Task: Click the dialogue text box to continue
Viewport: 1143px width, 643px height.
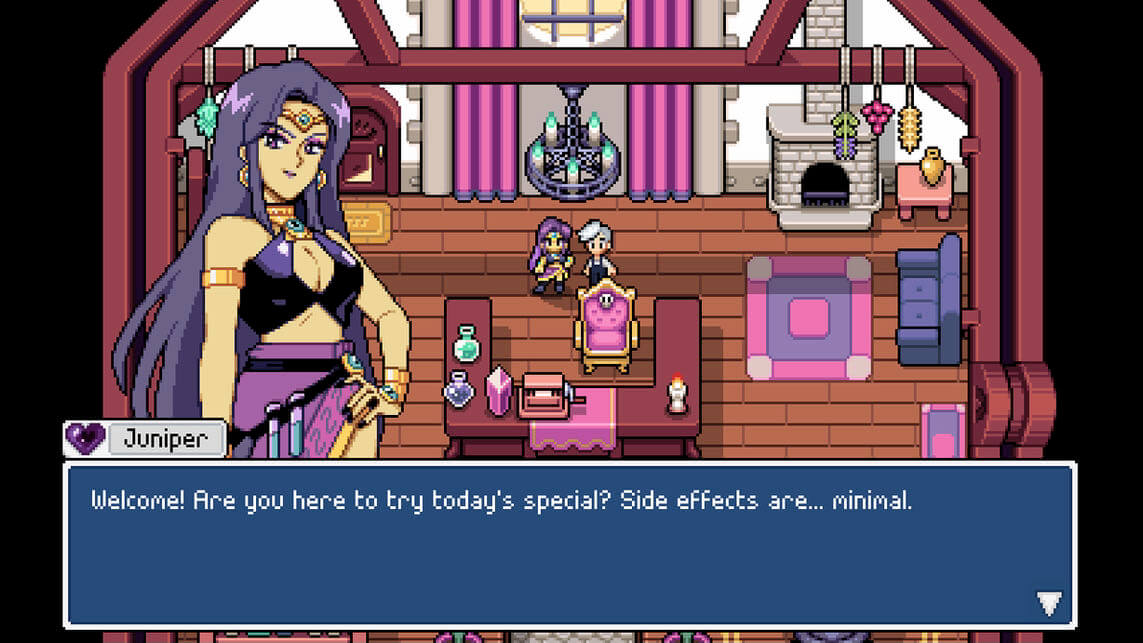Action: (569, 544)
